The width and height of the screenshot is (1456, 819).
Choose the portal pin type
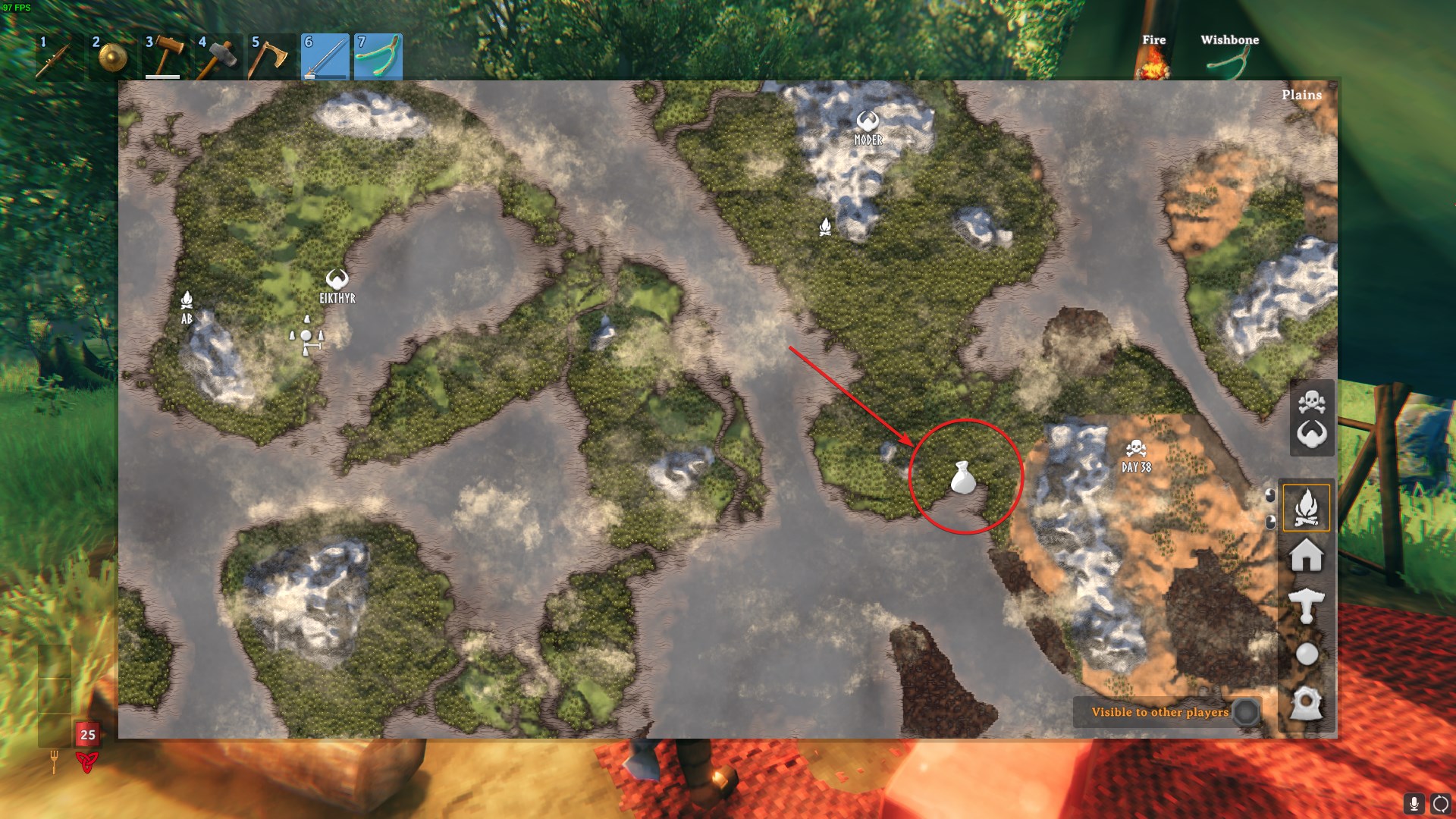(x=1306, y=703)
